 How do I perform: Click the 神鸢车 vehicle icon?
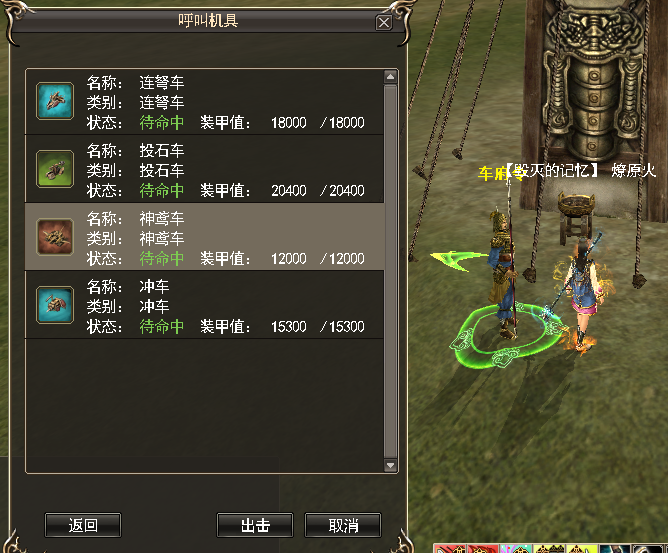click(x=55, y=237)
